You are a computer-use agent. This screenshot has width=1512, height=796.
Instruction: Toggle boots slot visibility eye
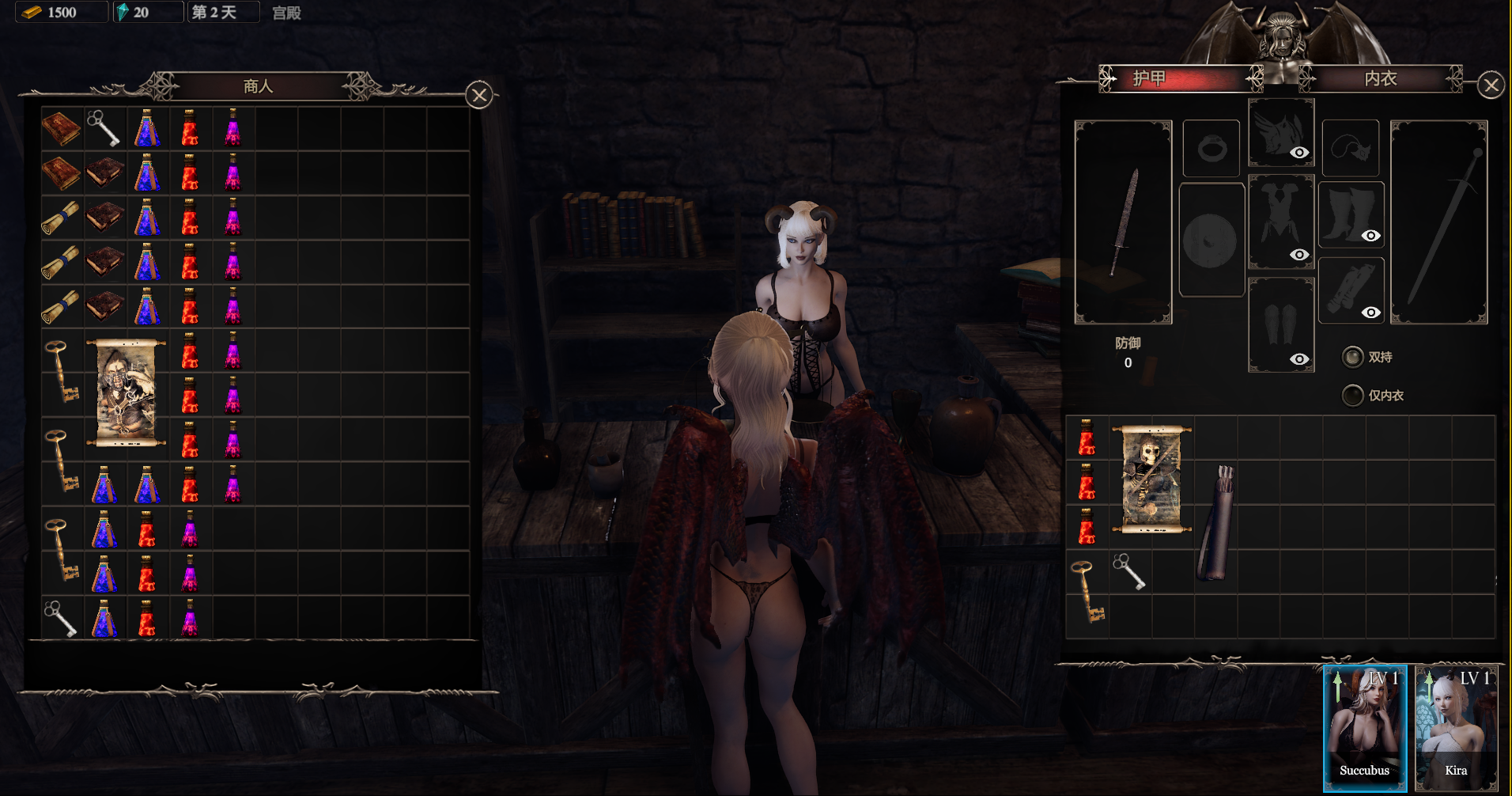point(1370,236)
